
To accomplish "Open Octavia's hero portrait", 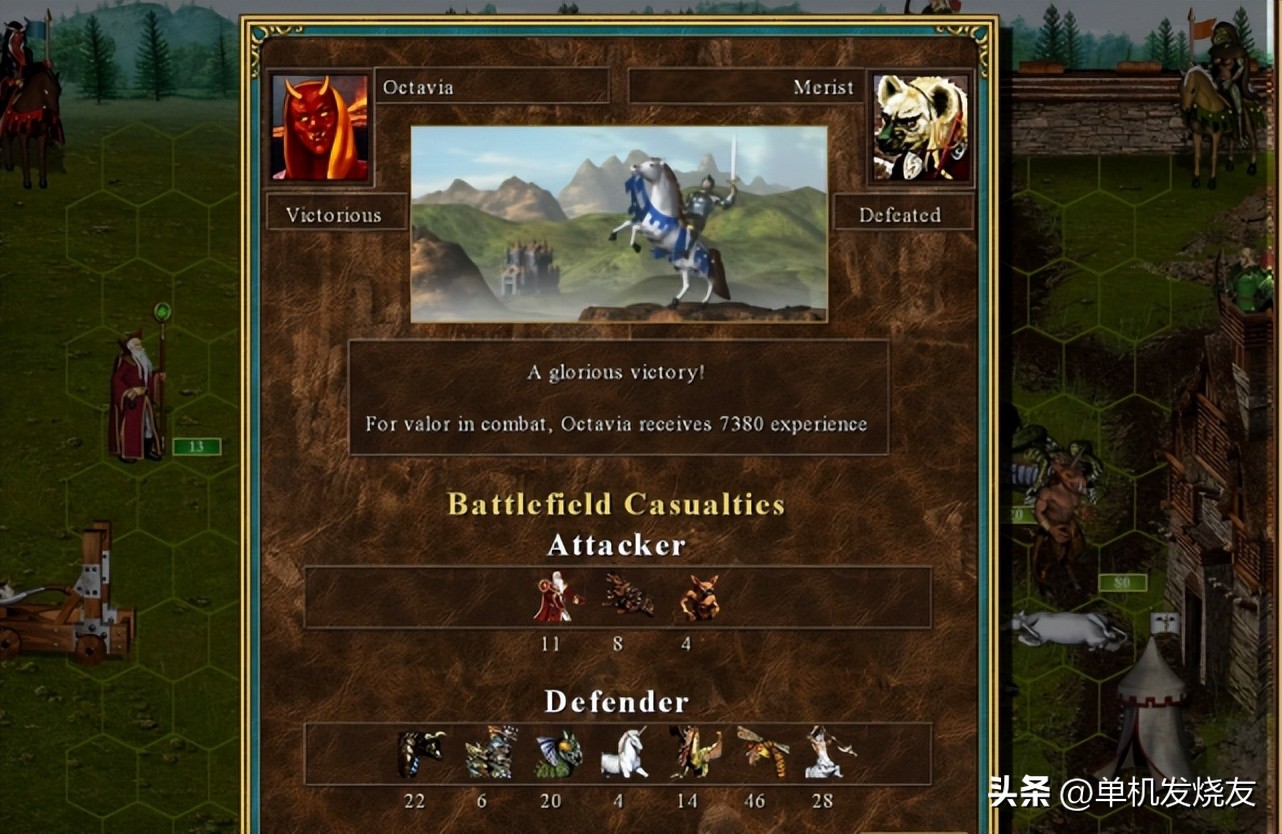I will click(x=318, y=128).
